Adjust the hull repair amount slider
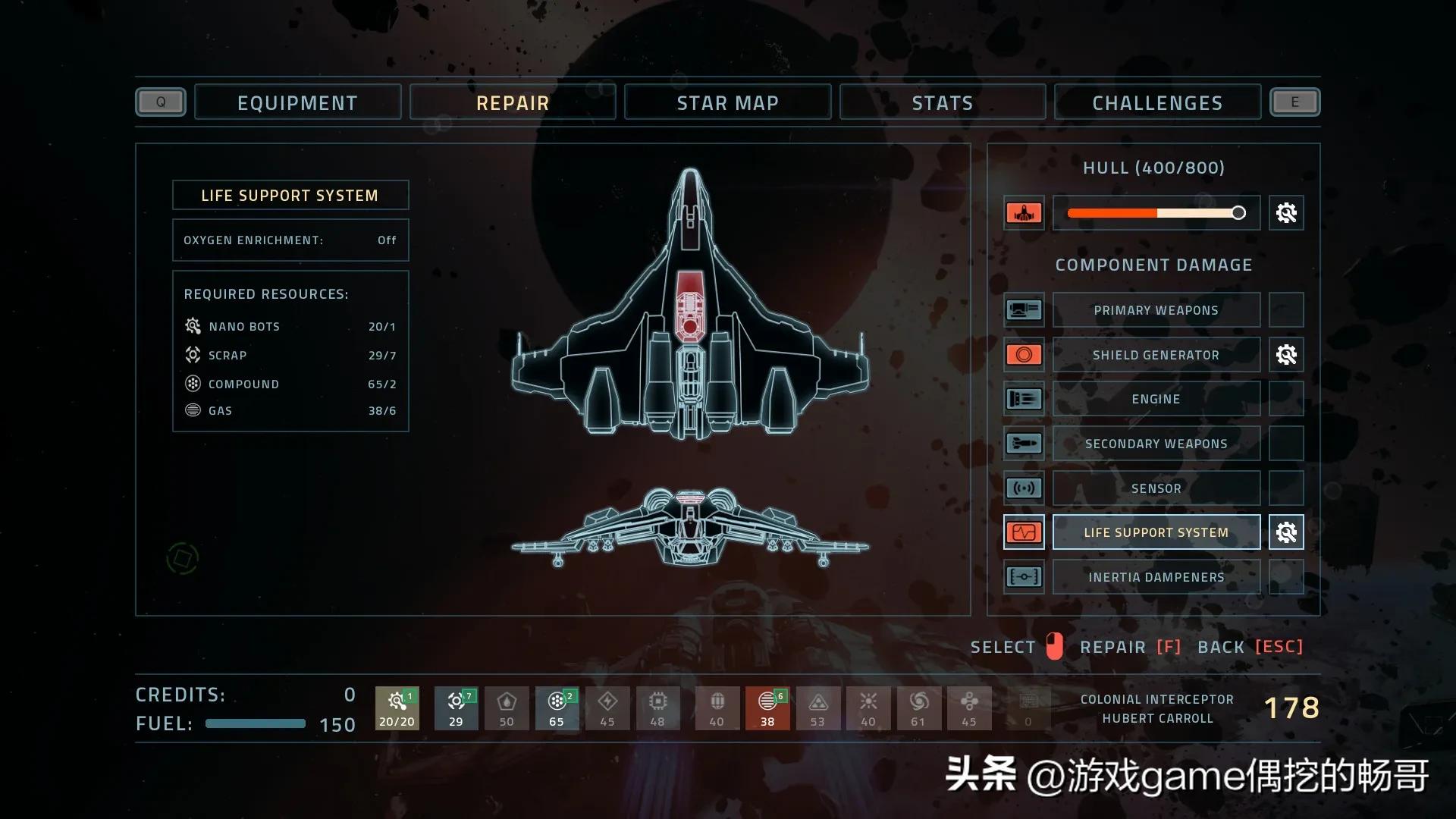Viewport: 1456px width, 819px height. point(1239,213)
